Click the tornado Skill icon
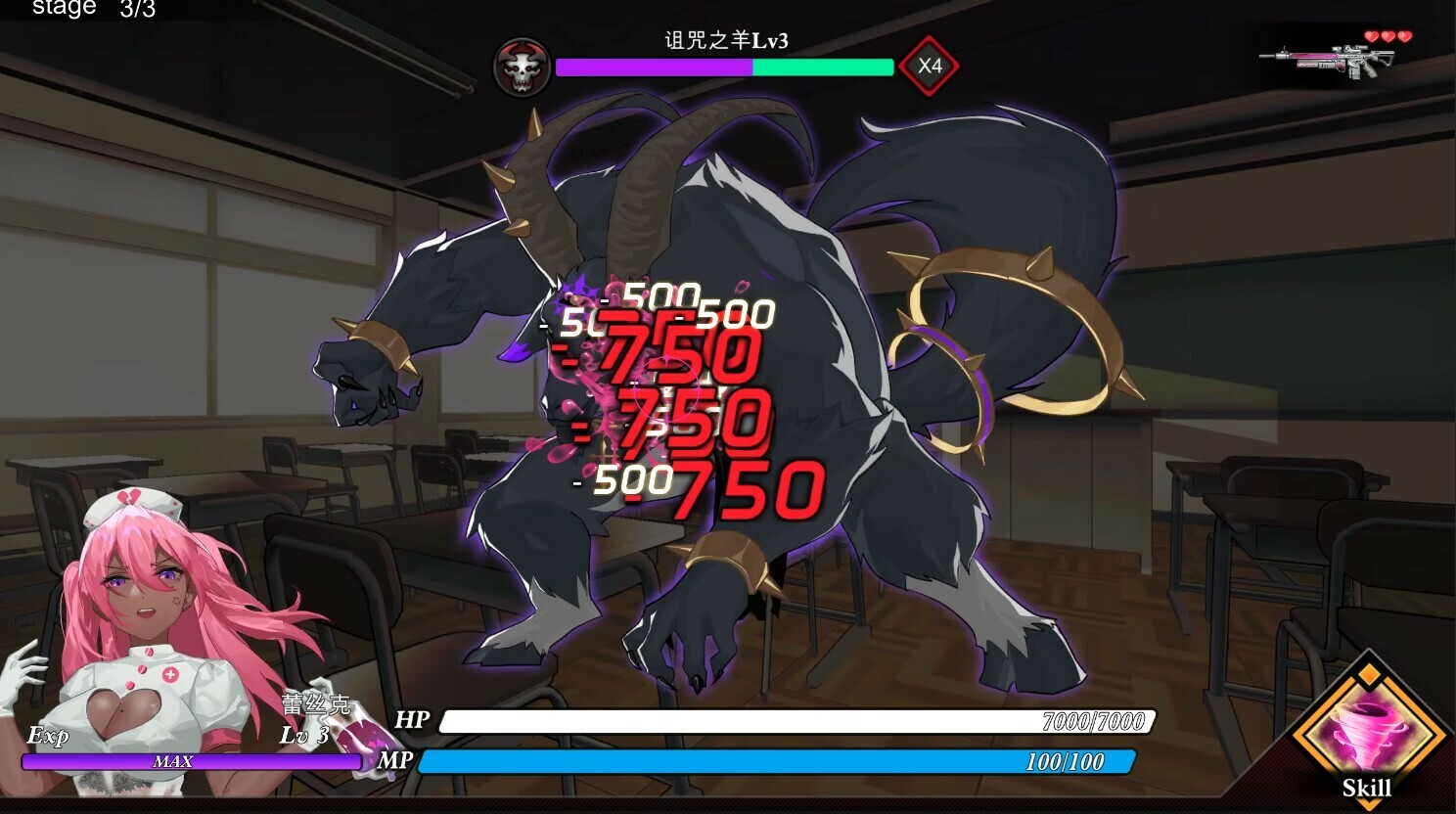Screen dimensions: 1456x814 1369,729
